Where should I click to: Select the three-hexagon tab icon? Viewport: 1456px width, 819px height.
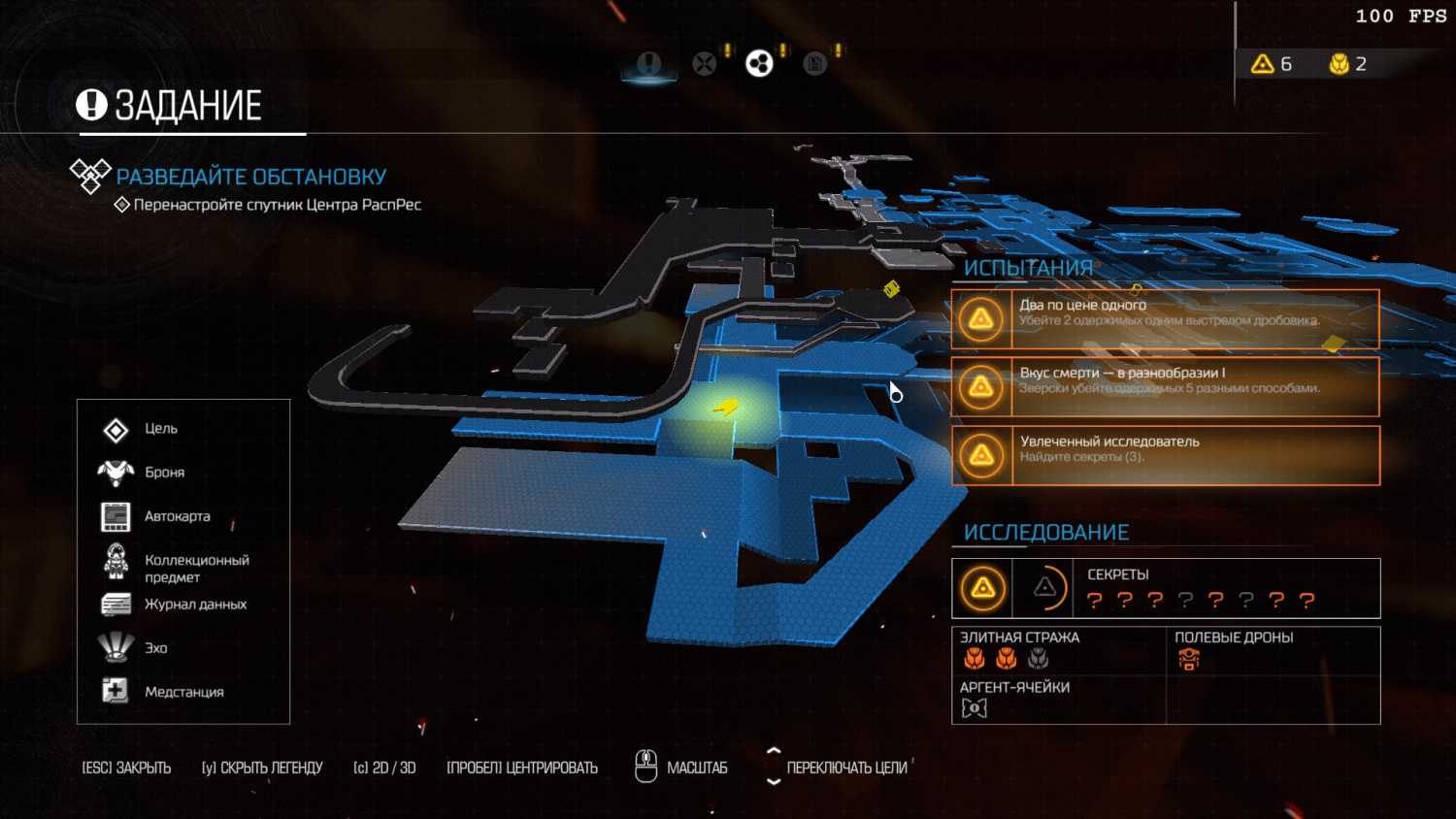coord(759,64)
